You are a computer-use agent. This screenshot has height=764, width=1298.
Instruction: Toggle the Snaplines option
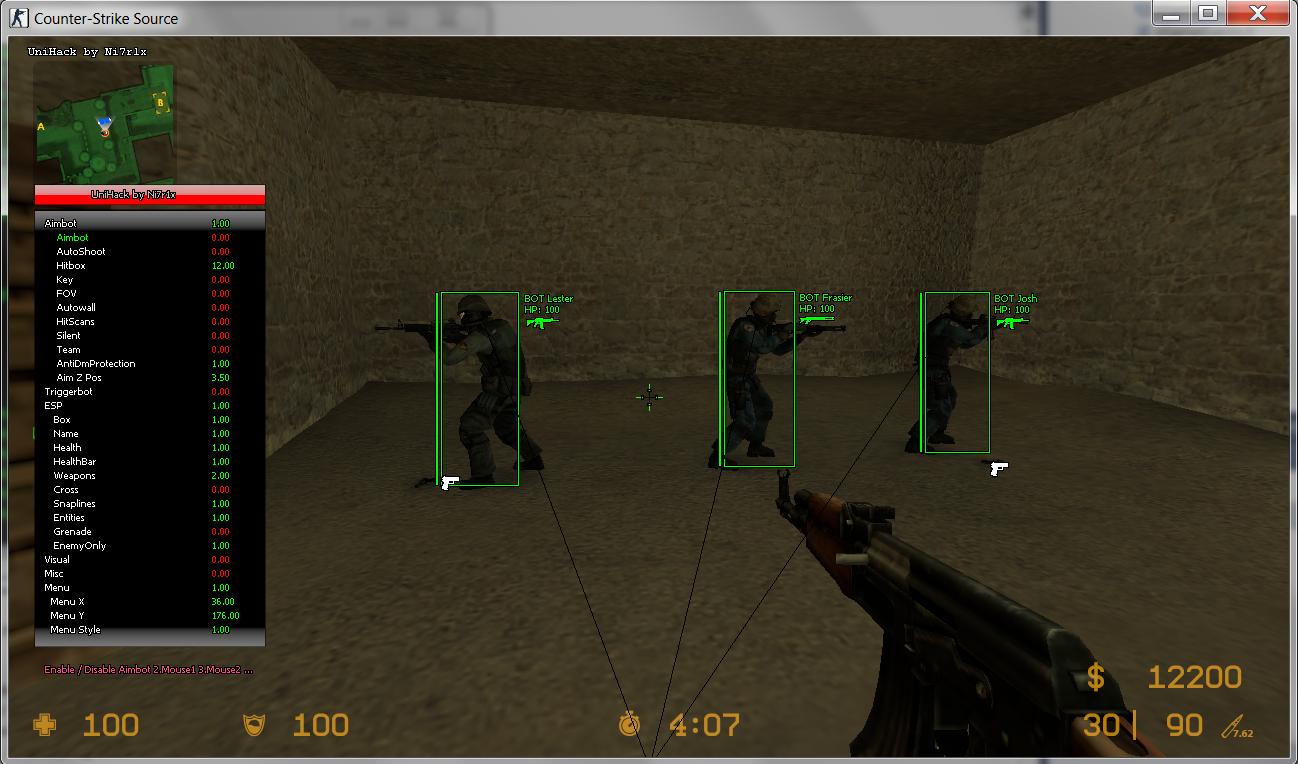pos(75,504)
